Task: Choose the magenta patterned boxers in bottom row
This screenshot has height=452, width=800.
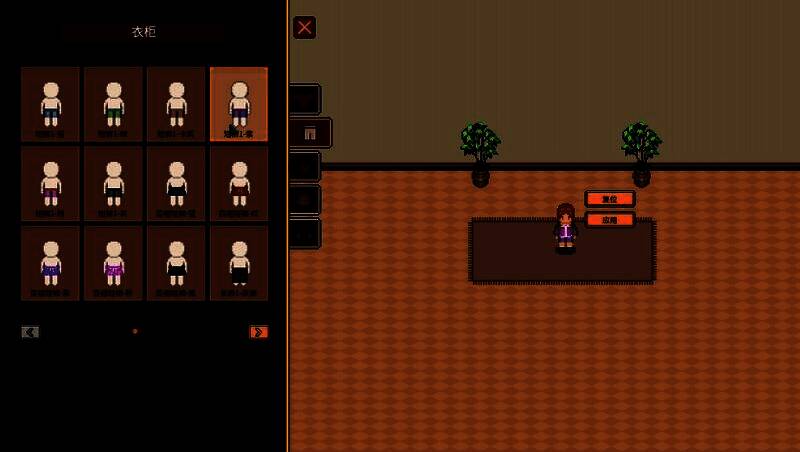Action: click(x=113, y=262)
